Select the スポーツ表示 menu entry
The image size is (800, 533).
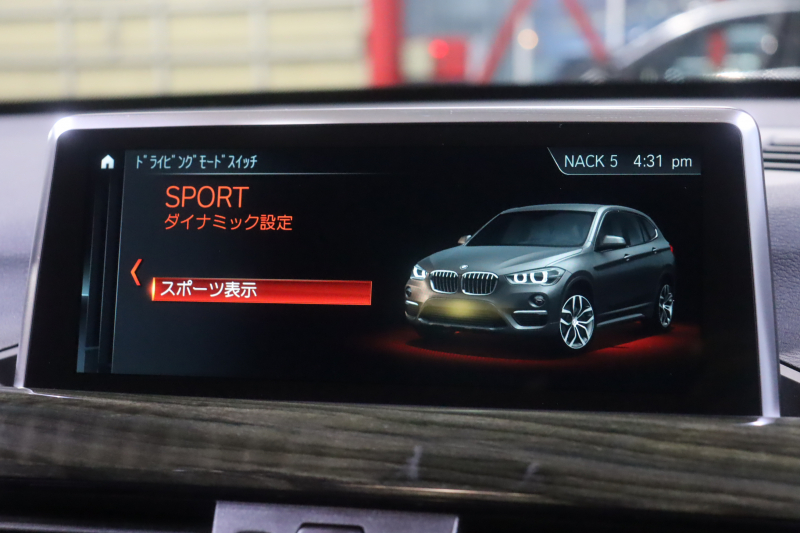pos(260,291)
